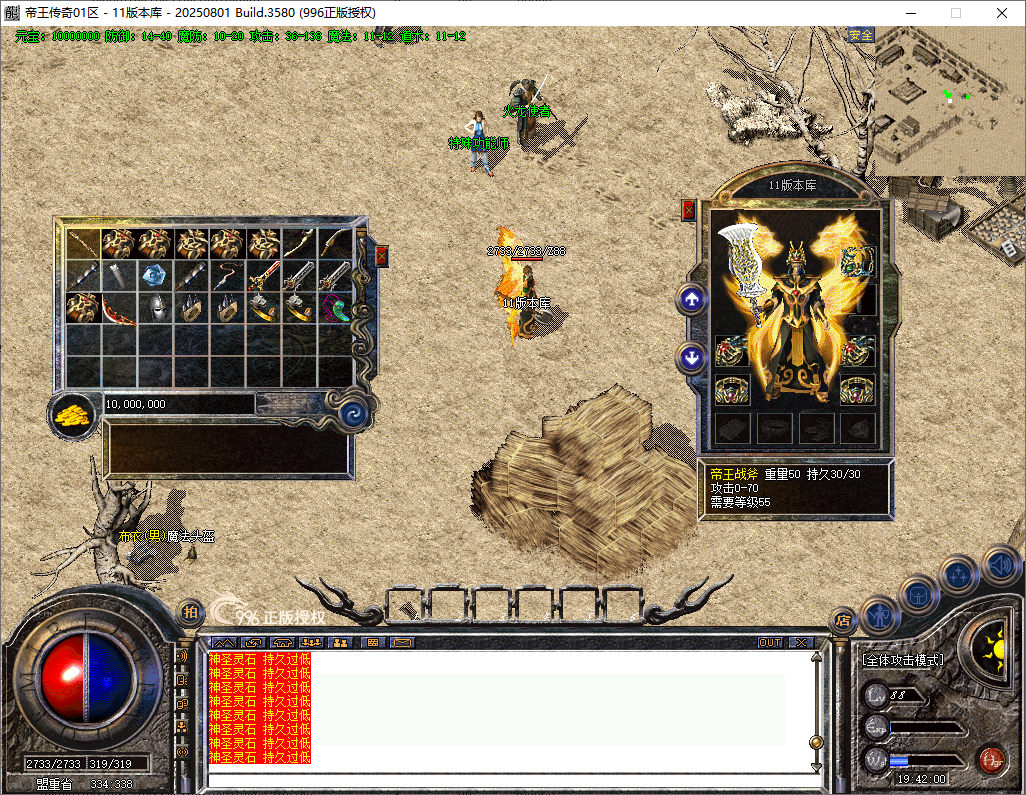
Task: Maximize the game window
Action: pyautogui.click(x=955, y=13)
